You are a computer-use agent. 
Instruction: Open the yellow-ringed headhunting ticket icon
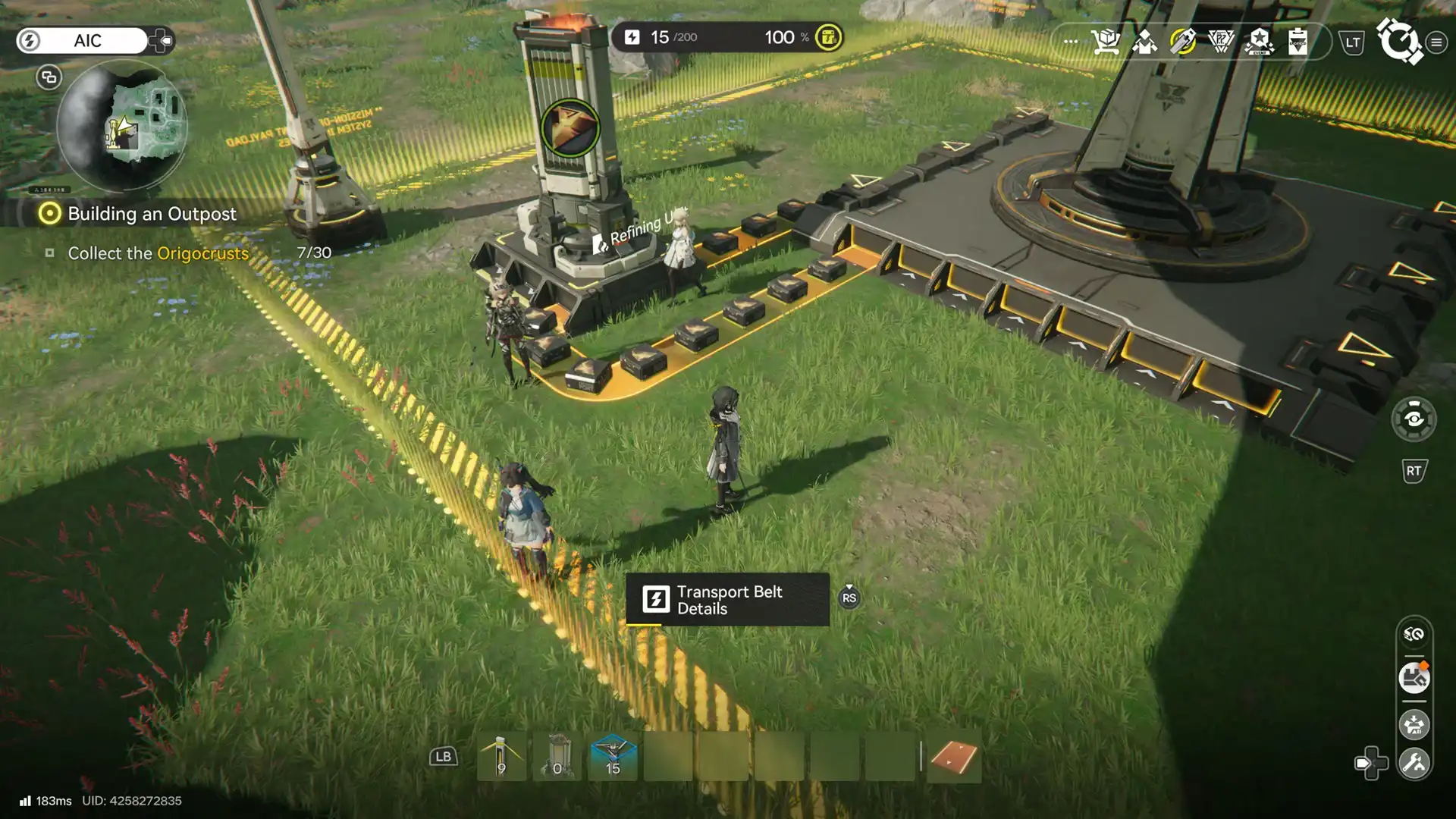pos(1183,41)
